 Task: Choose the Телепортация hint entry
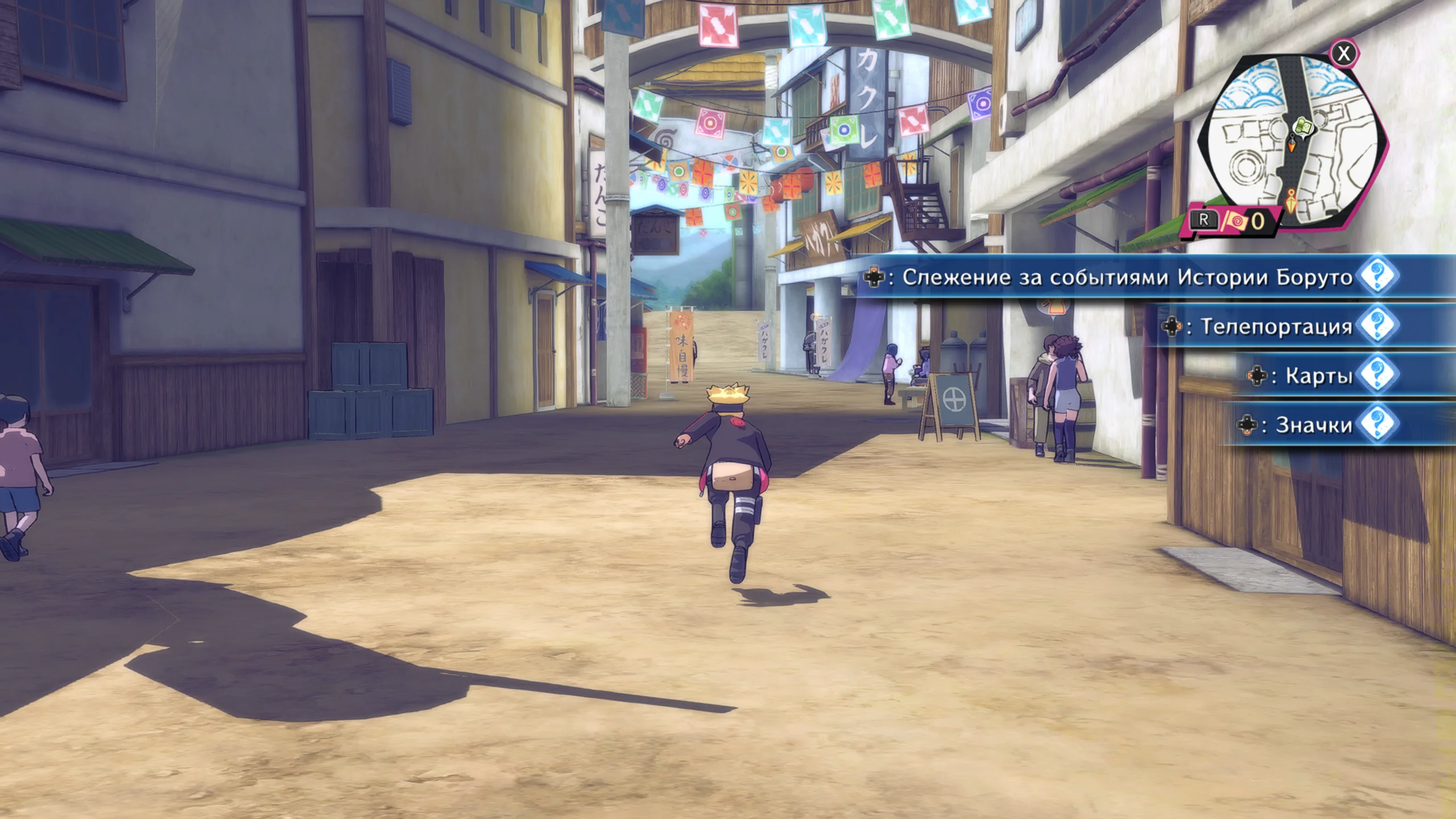click(x=1276, y=326)
